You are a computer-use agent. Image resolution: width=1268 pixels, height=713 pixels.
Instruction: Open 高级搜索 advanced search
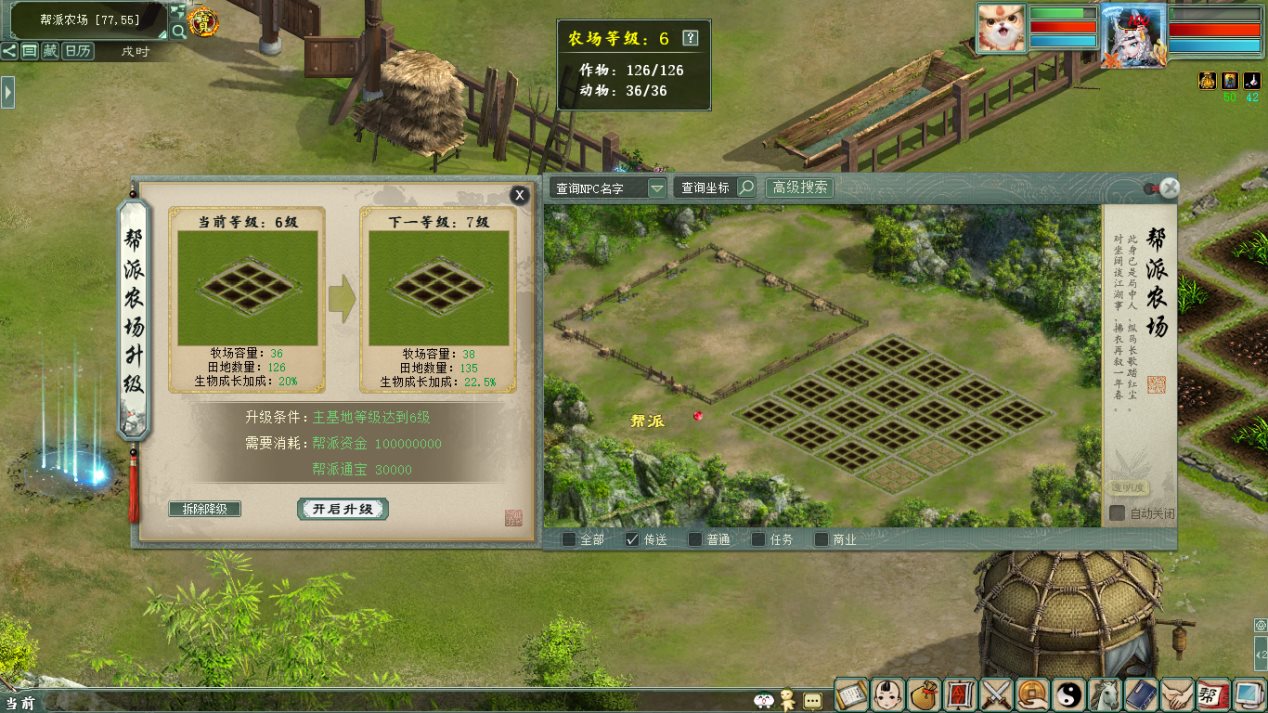[799, 188]
